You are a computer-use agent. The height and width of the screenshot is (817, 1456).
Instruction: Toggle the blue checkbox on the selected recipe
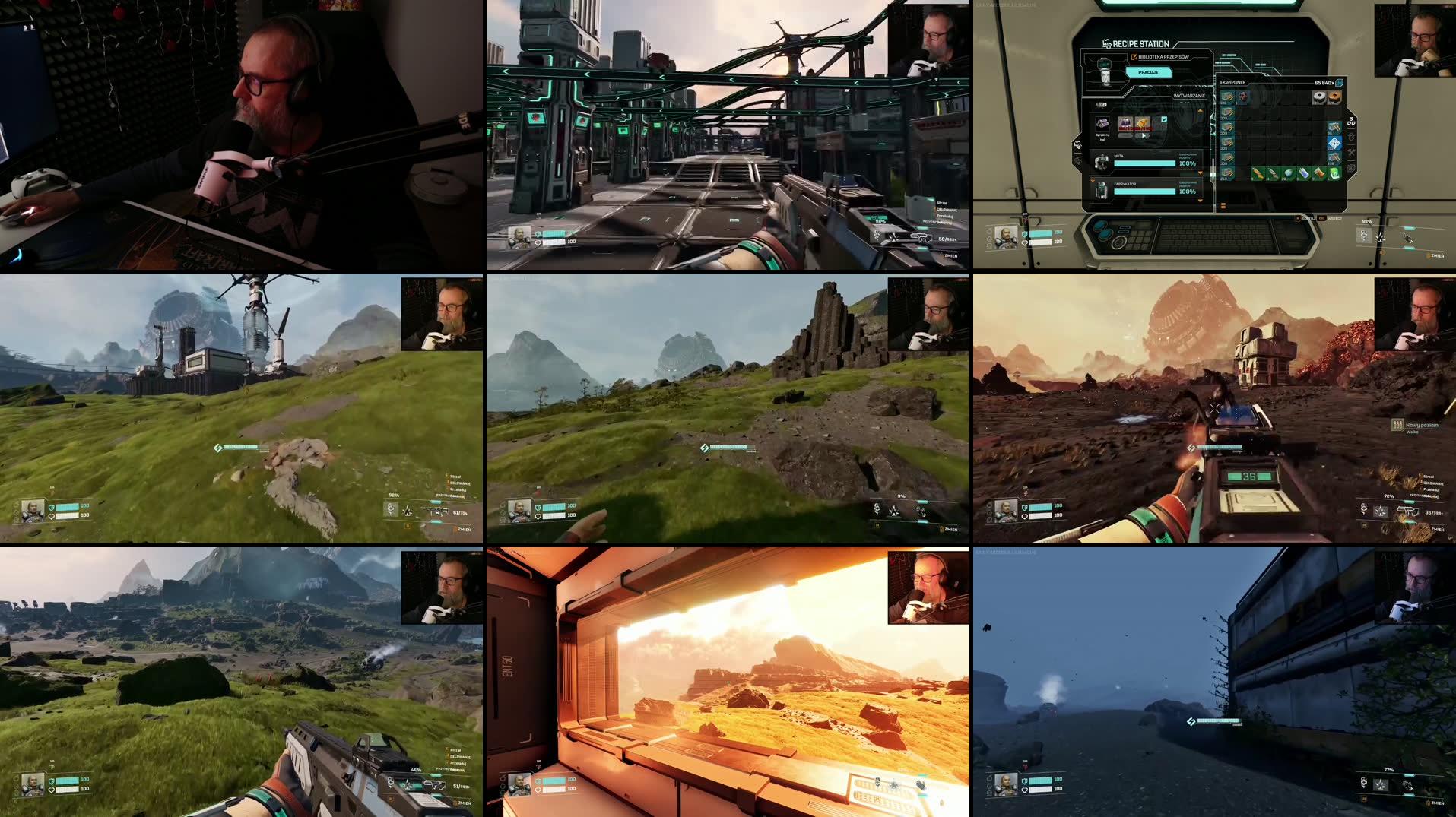point(1164,119)
